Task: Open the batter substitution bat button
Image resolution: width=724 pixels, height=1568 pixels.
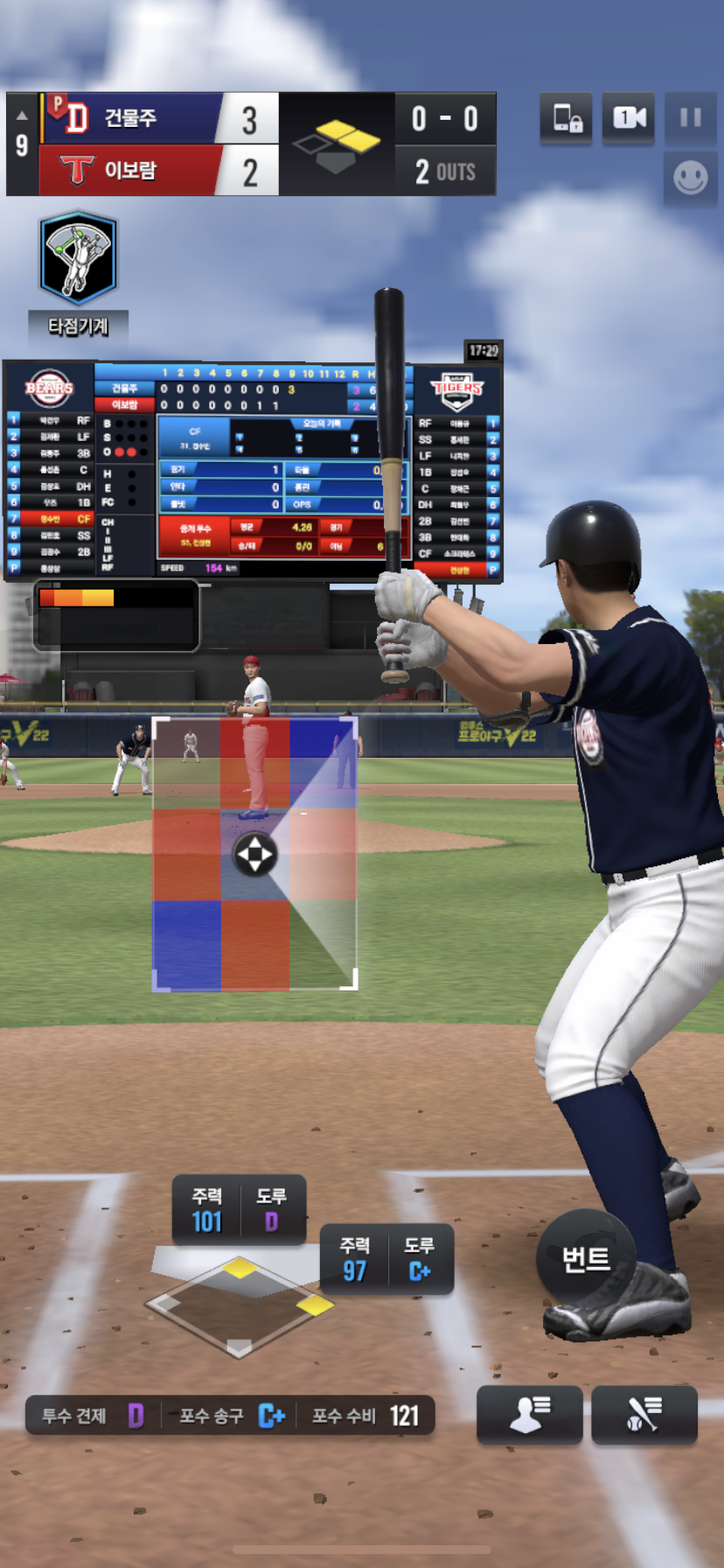Action: click(644, 1414)
